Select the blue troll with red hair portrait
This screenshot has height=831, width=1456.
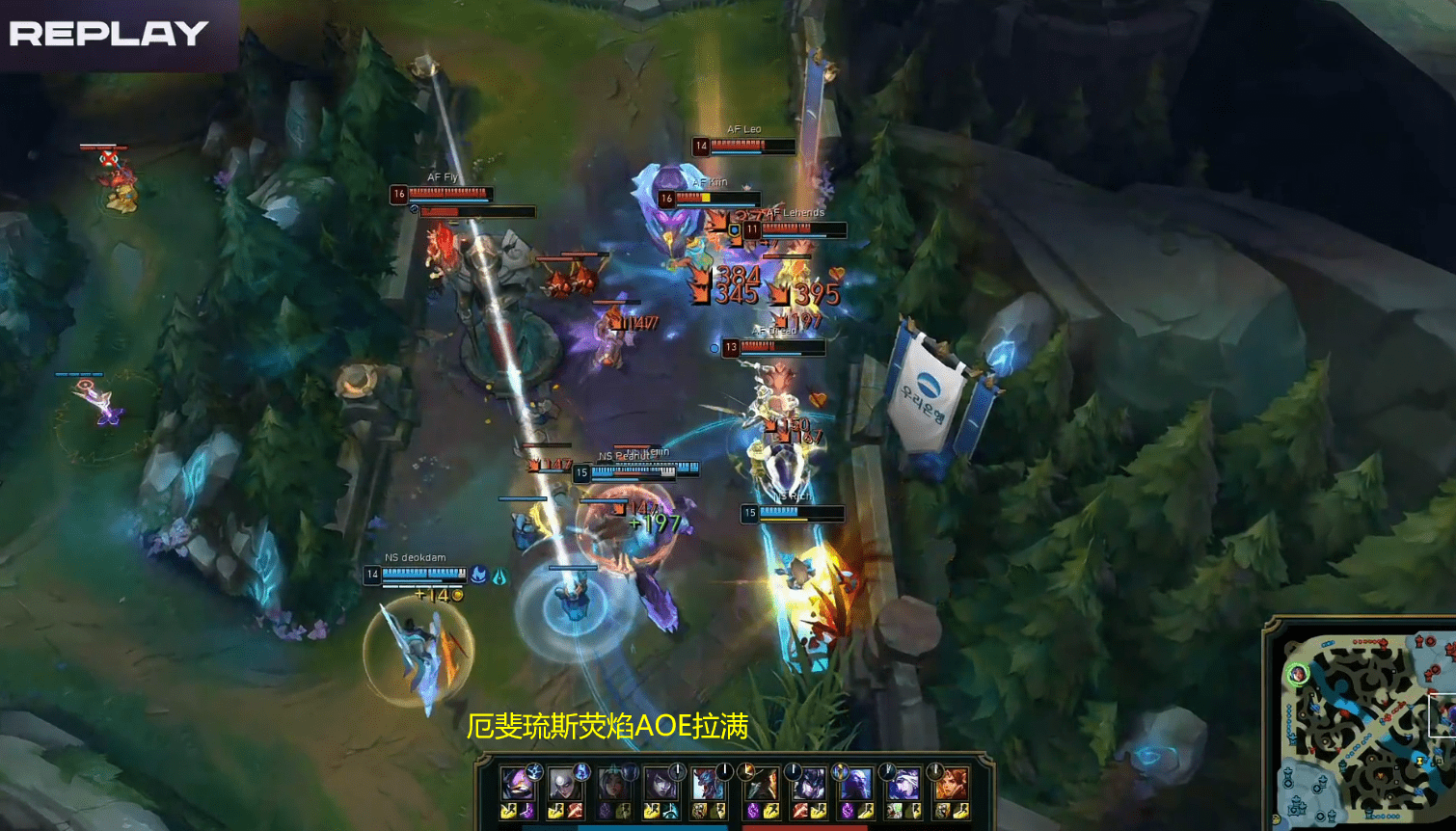pos(709,784)
